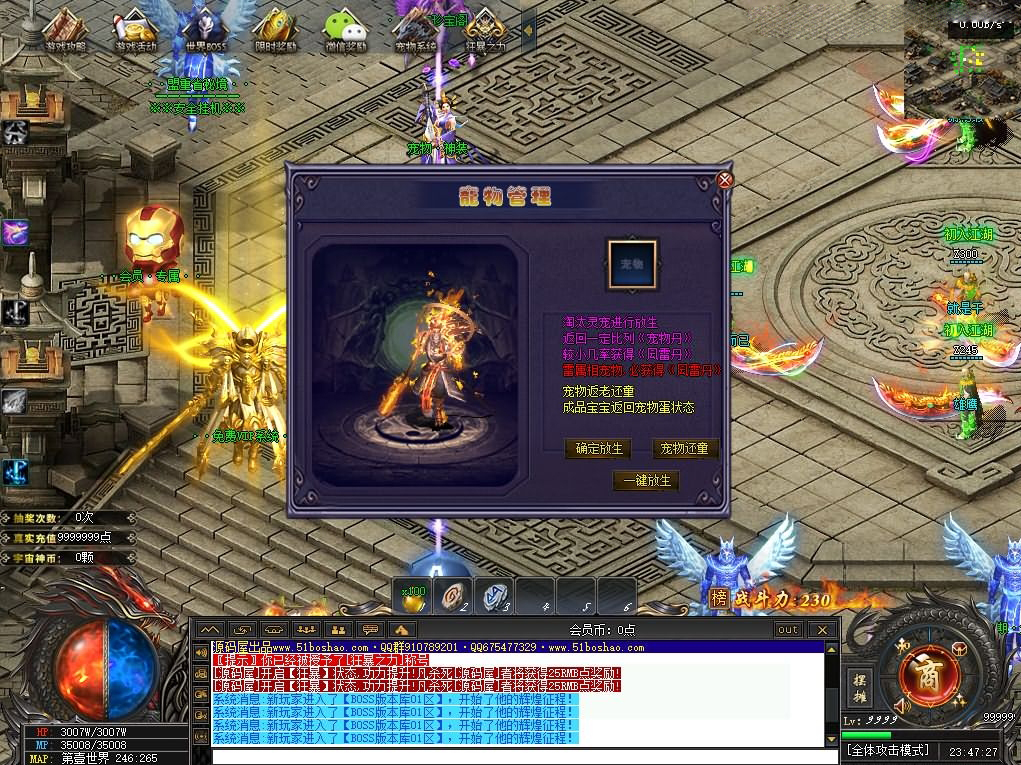The height and width of the screenshot is (765, 1021).
Task: Click the 宠物还童 button
Action: (686, 449)
